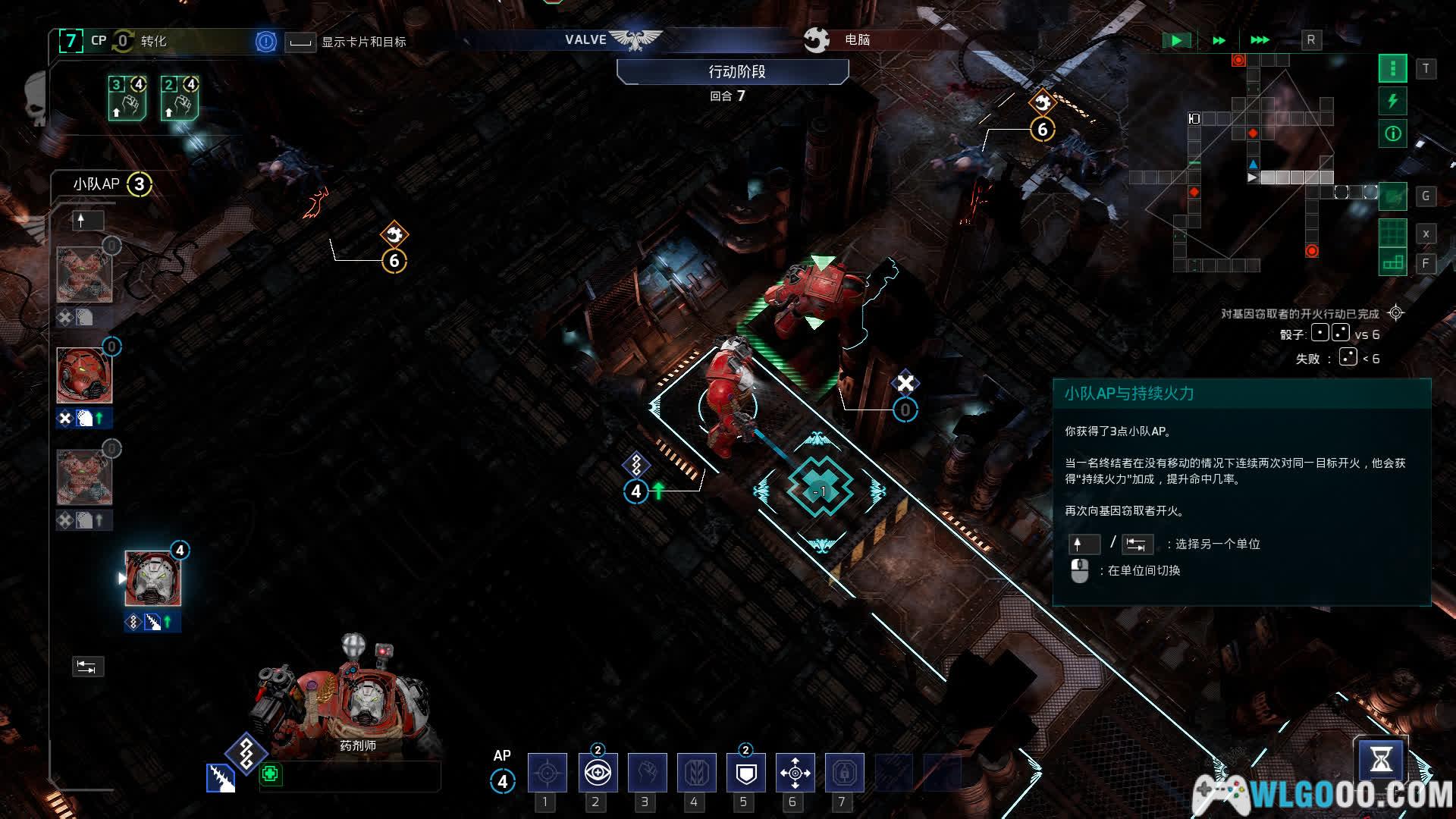Set game speed to normal play
Image resolution: width=1456 pixels, height=819 pixels.
click(x=1176, y=40)
